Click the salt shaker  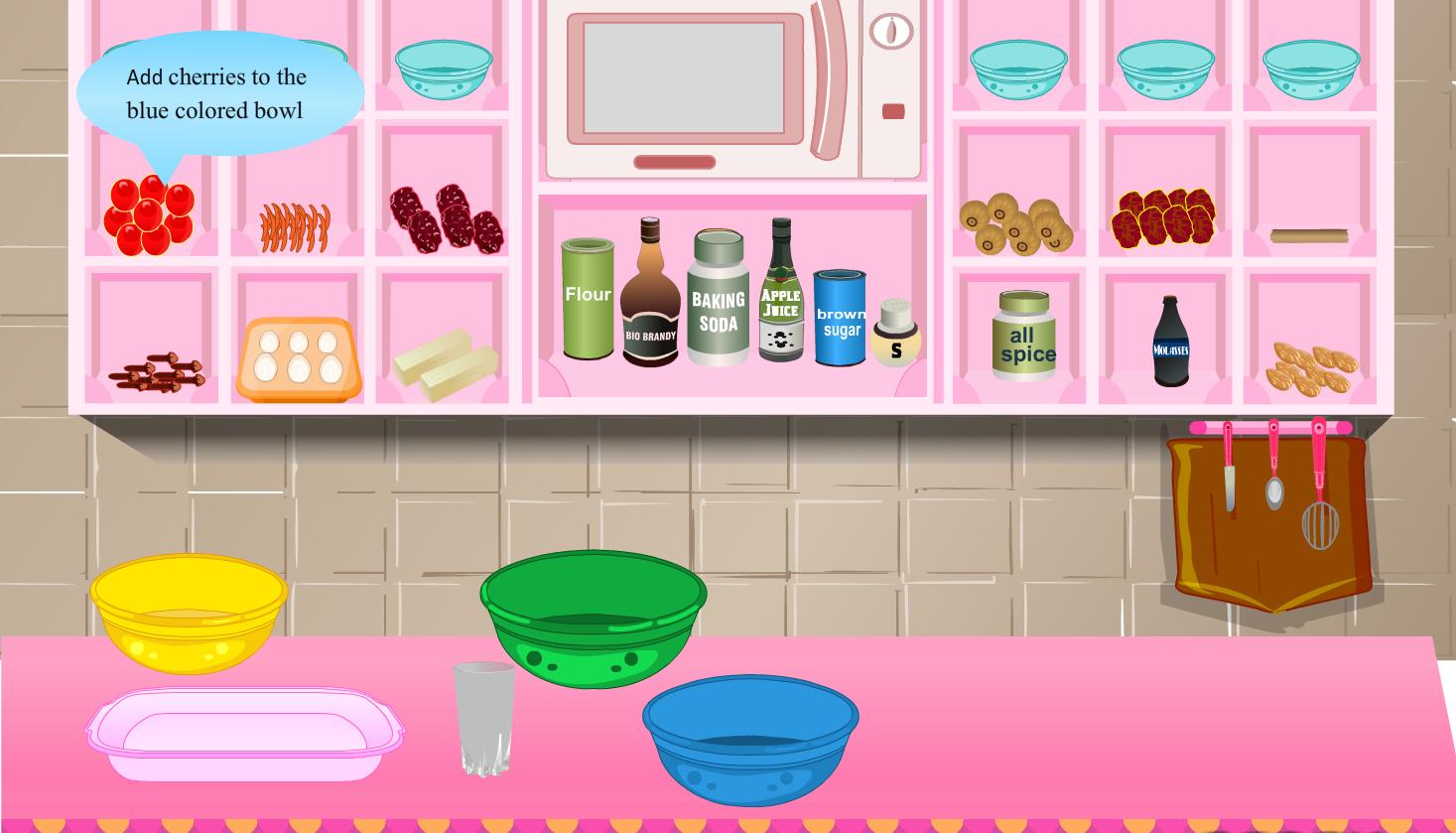coord(896,338)
